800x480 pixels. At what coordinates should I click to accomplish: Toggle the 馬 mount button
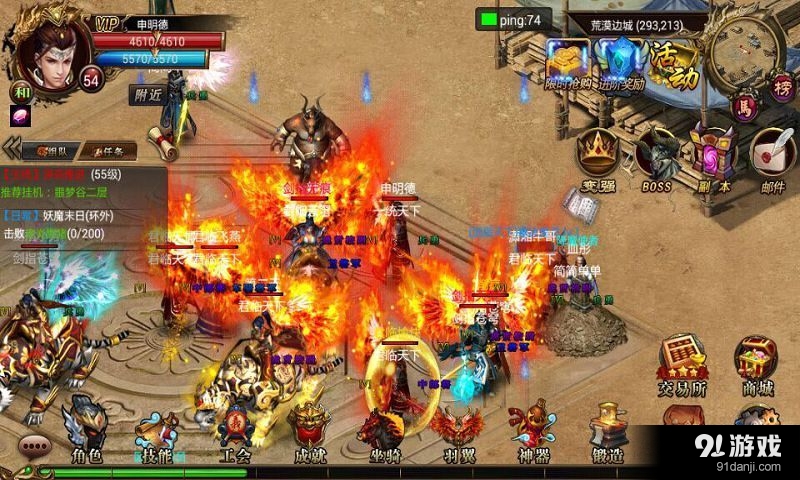(743, 103)
